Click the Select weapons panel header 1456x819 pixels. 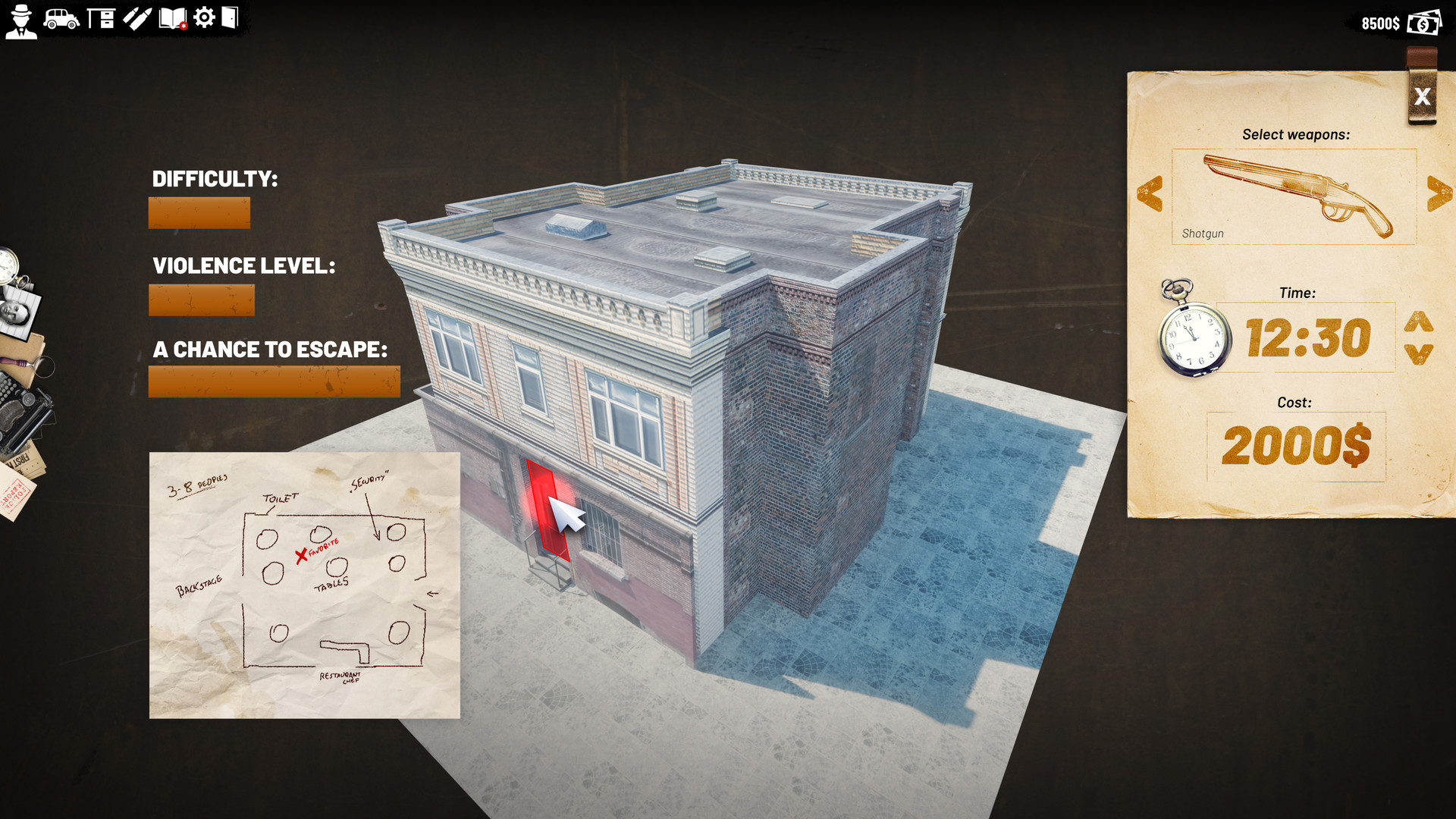(1295, 134)
